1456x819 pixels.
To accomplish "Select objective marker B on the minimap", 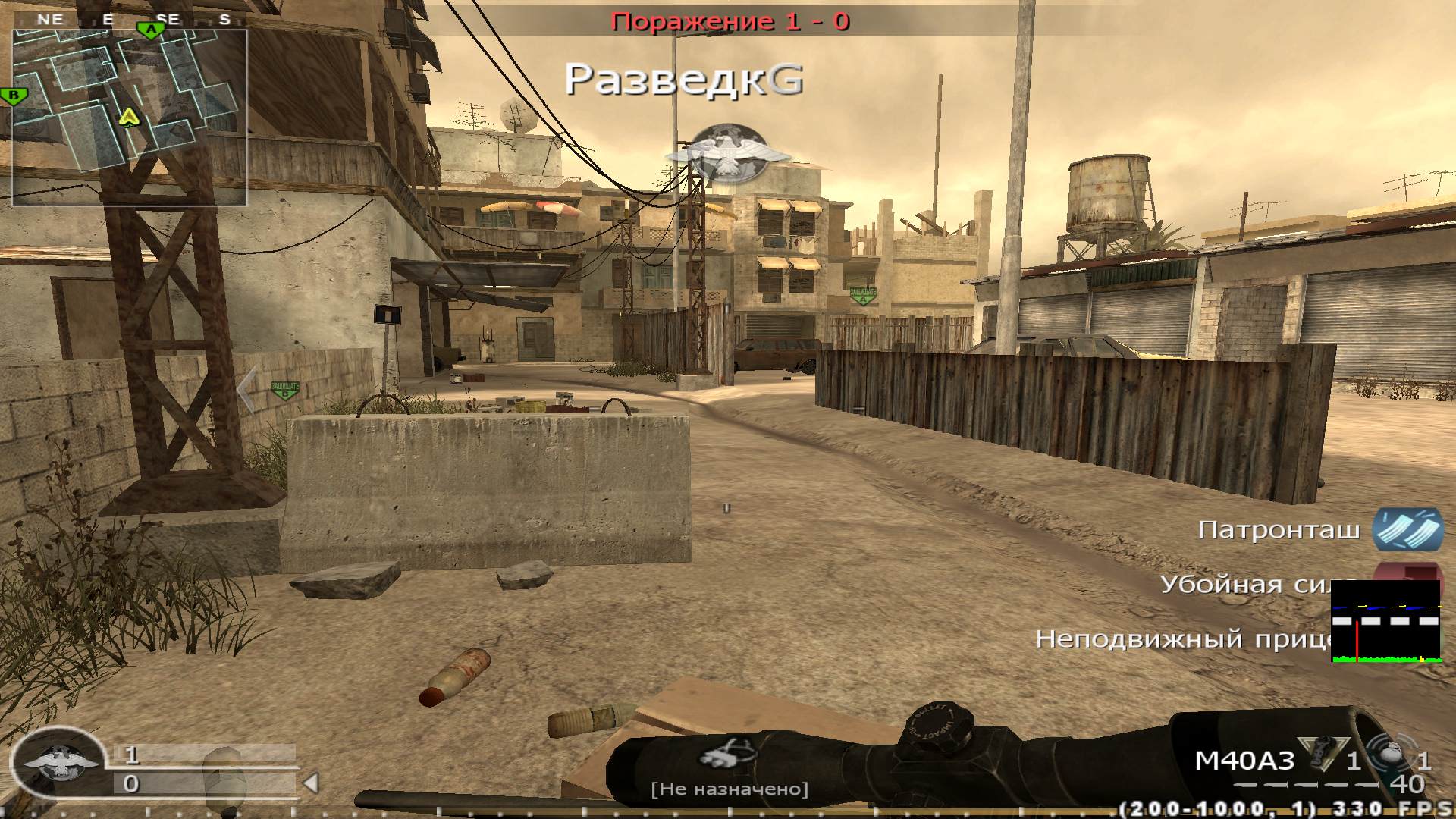I will point(14,96).
